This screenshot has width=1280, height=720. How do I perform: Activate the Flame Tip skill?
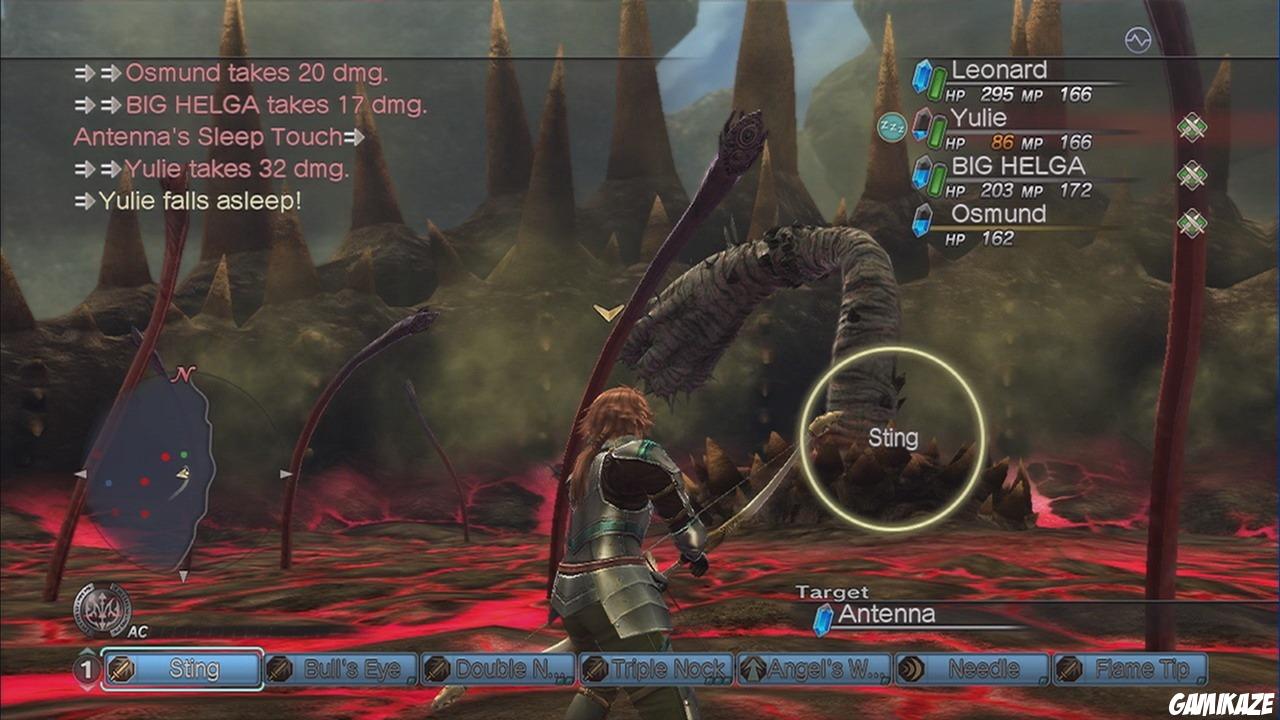[x=1130, y=669]
